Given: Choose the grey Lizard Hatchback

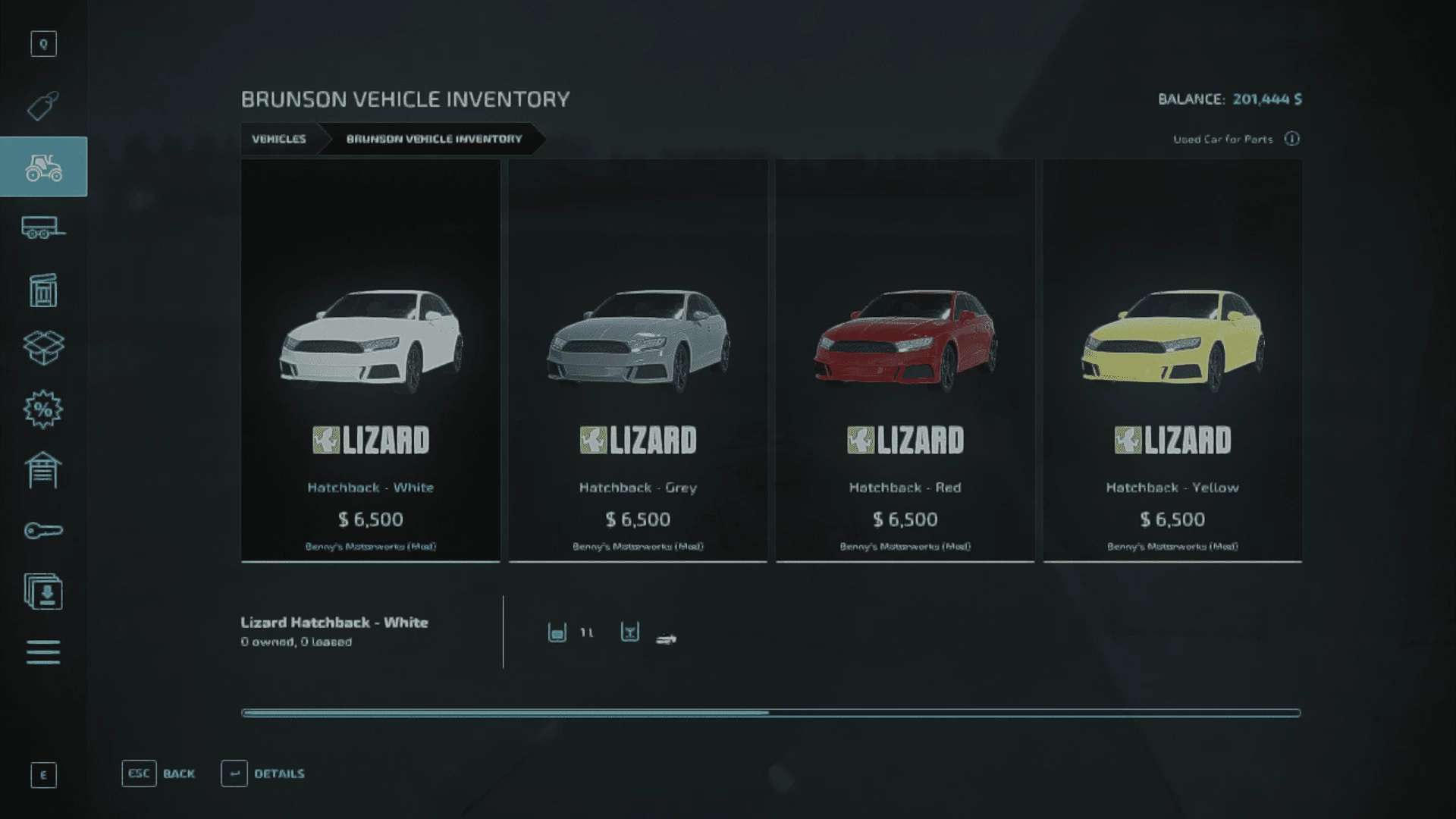Looking at the screenshot, I should 638,360.
